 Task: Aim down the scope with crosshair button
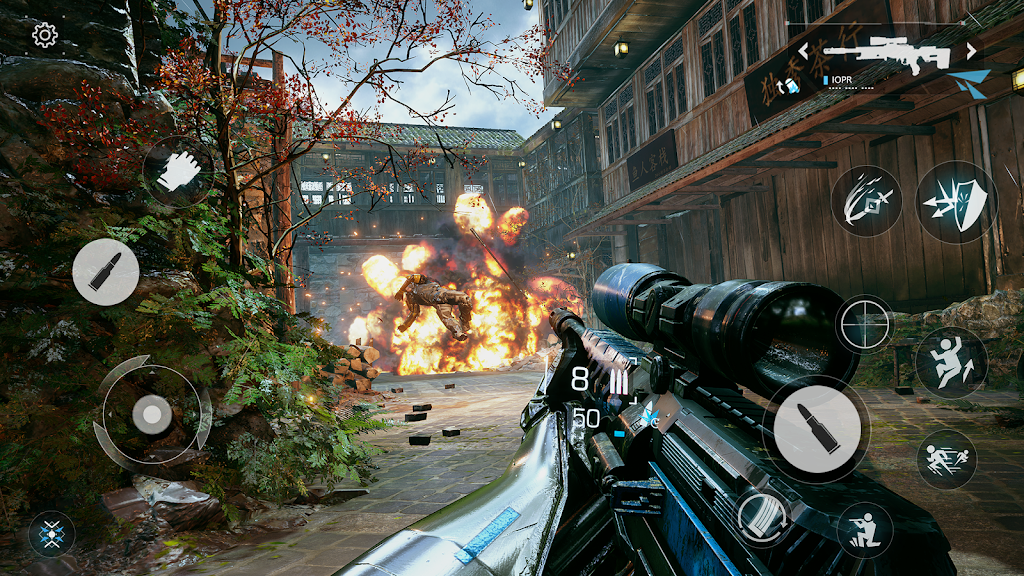click(x=864, y=324)
